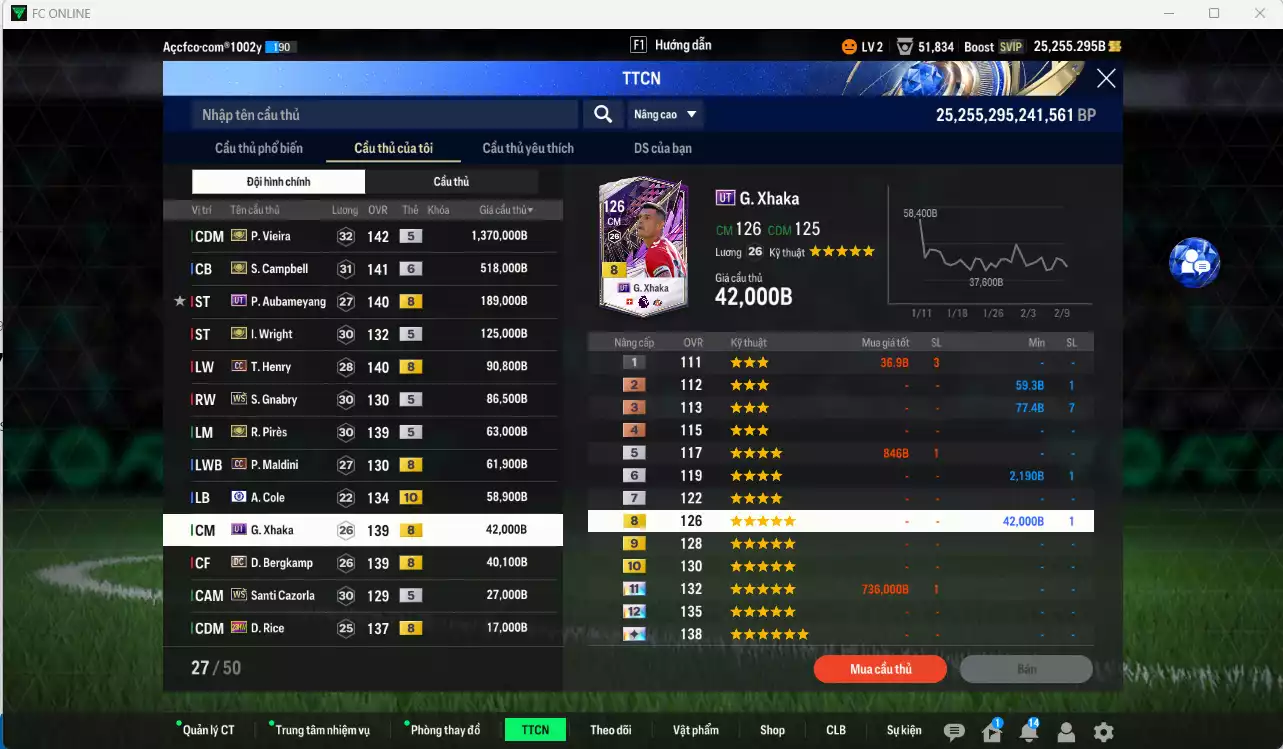Buy player with Mua cầu thủ button
1283x749 pixels.
tap(880, 669)
